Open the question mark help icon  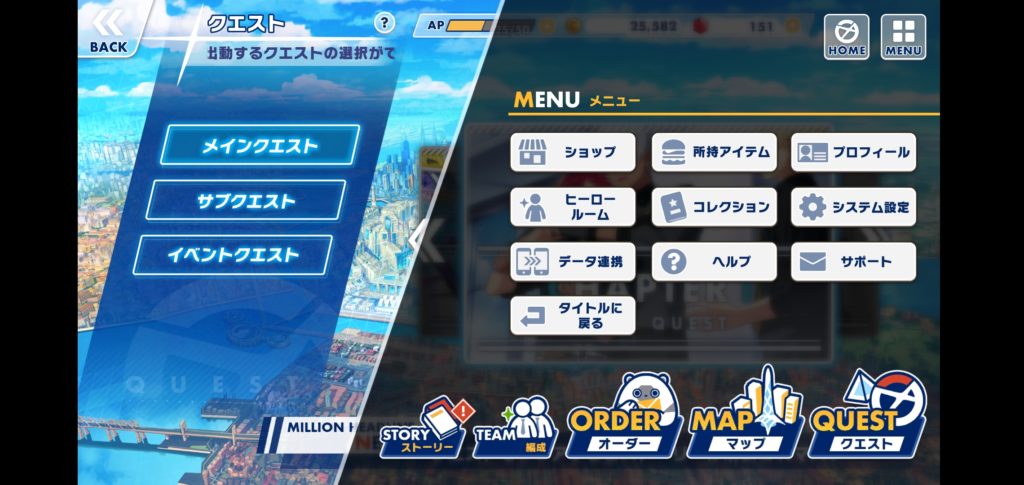point(384,23)
